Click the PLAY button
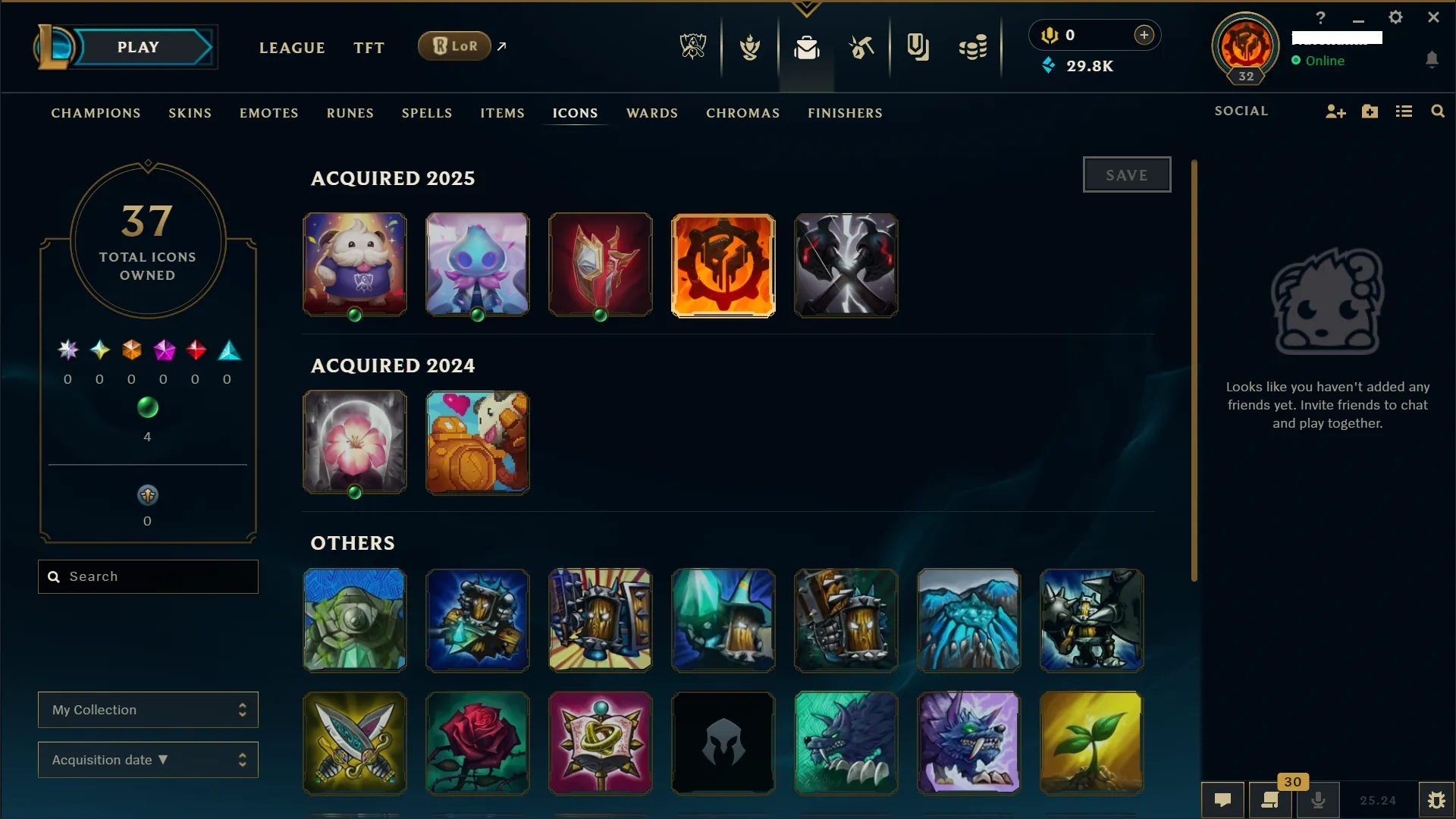The image size is (1456, 819). click(138, 46)
